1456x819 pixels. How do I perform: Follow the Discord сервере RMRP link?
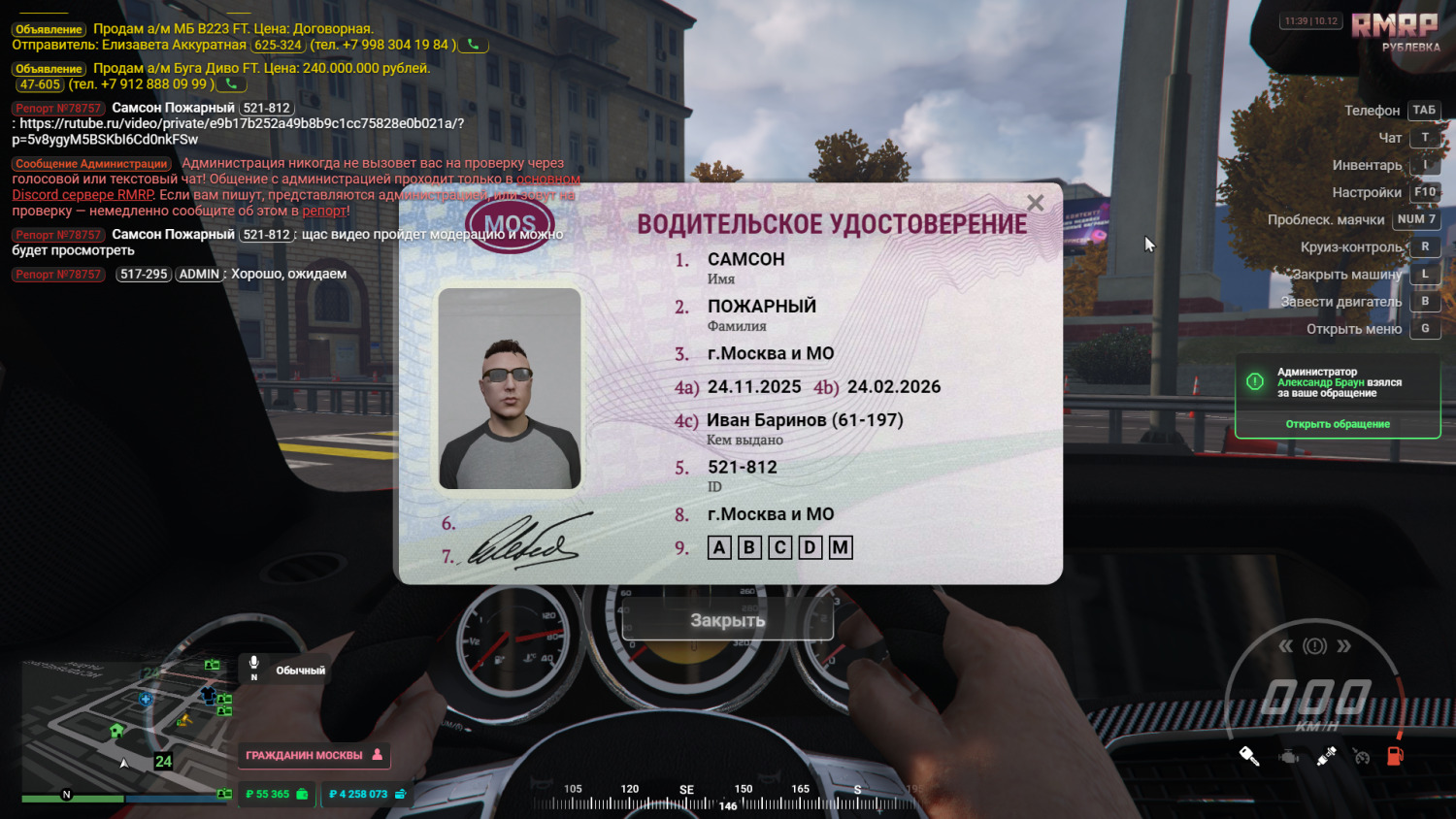pos(83,195)
